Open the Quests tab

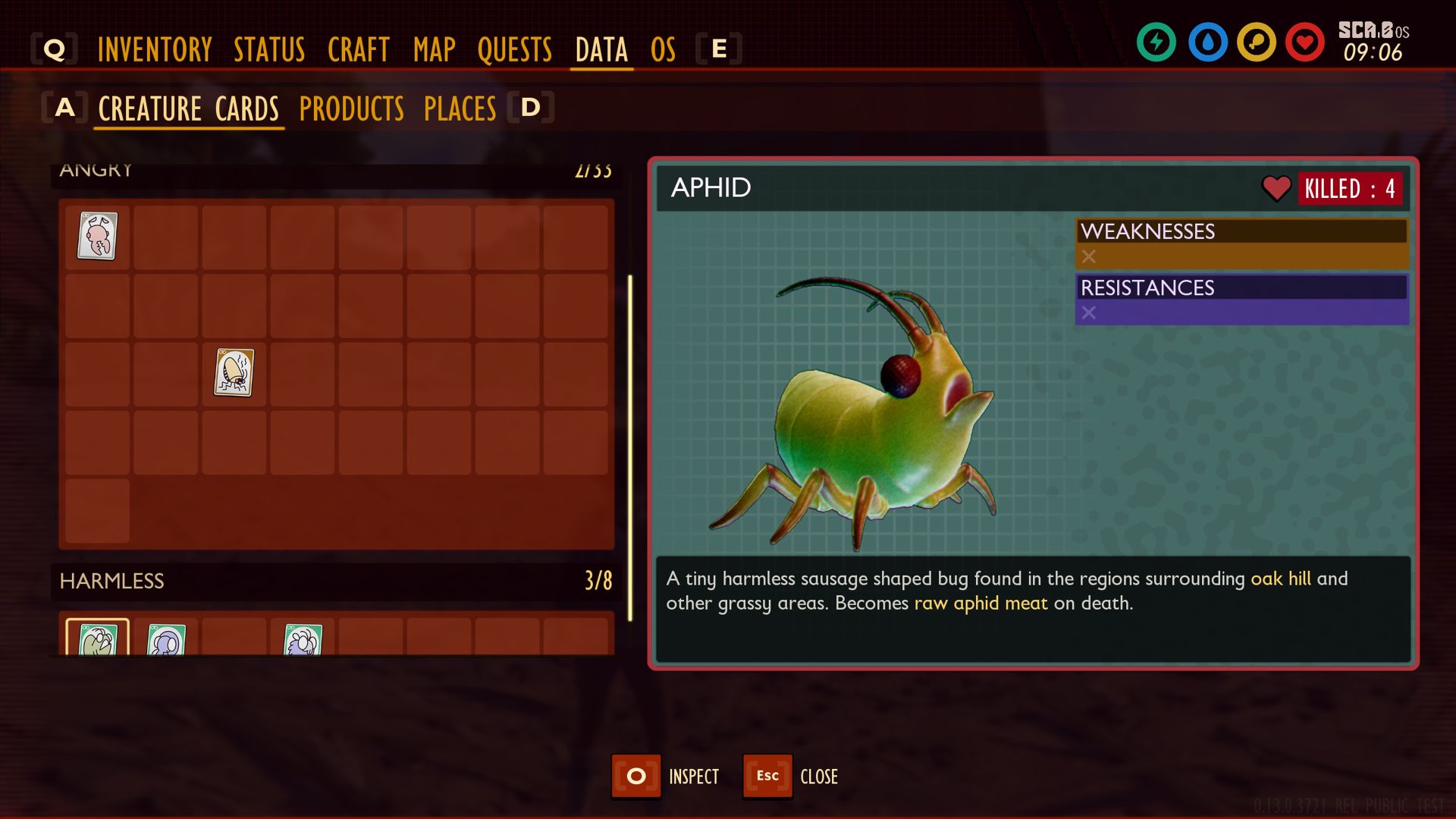pos(515,50)
